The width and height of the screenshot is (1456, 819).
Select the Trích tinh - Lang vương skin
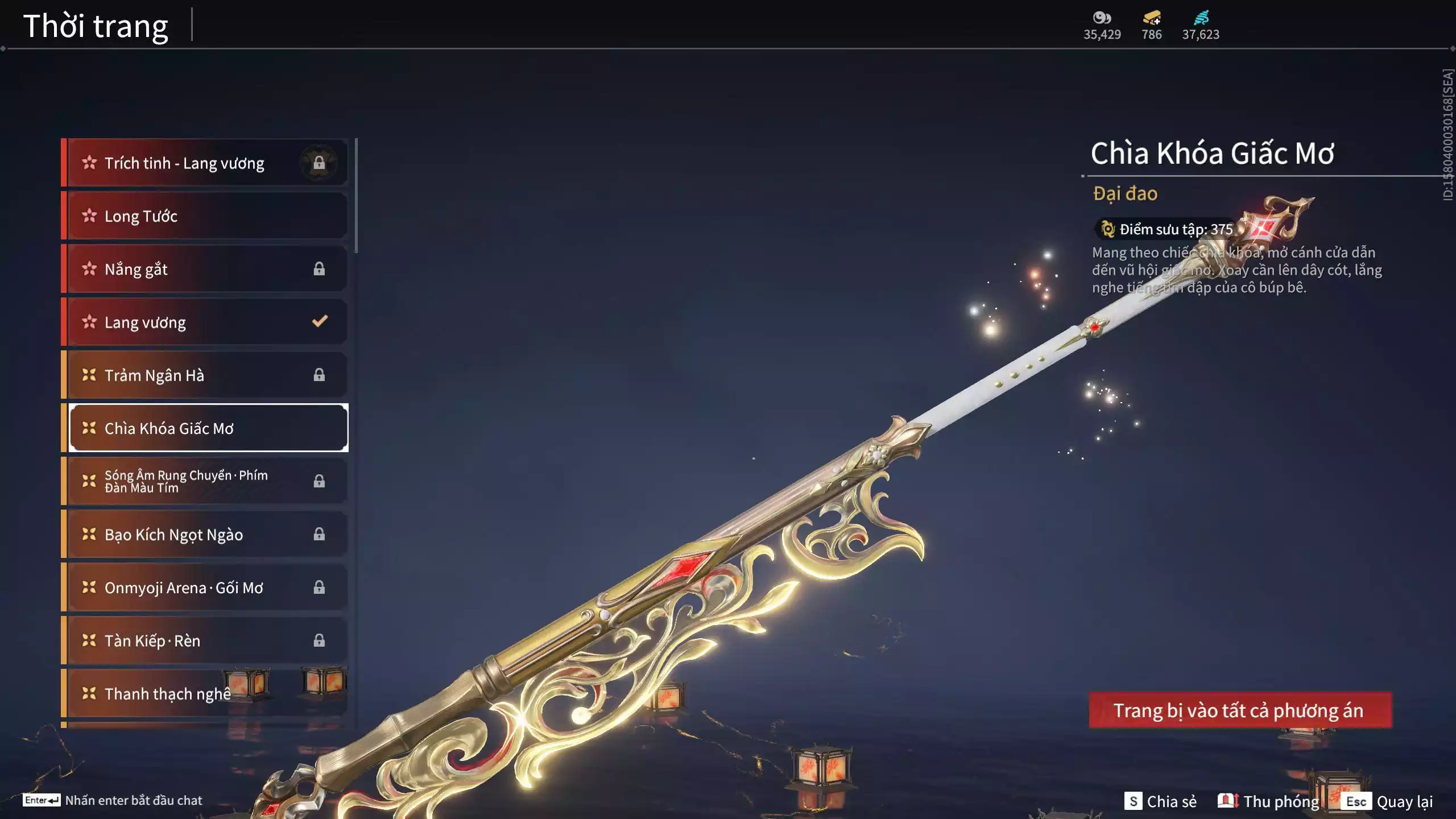point(207,163)
